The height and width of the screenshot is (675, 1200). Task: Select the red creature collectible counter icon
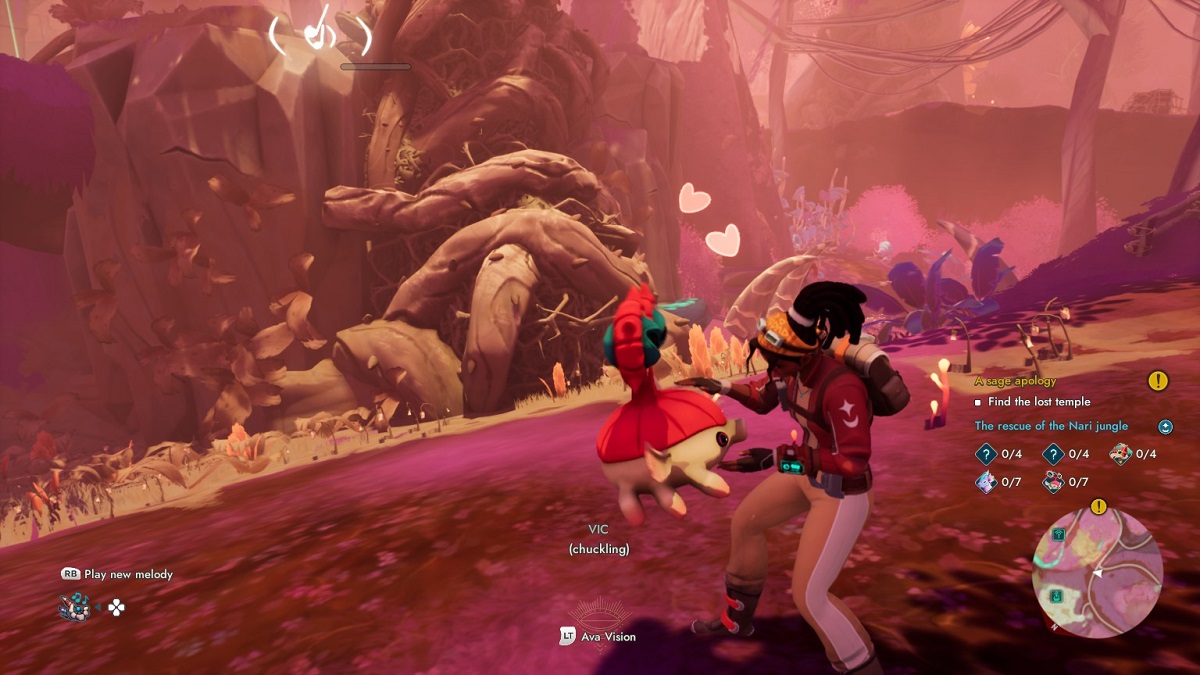(x=1120, y=454)
